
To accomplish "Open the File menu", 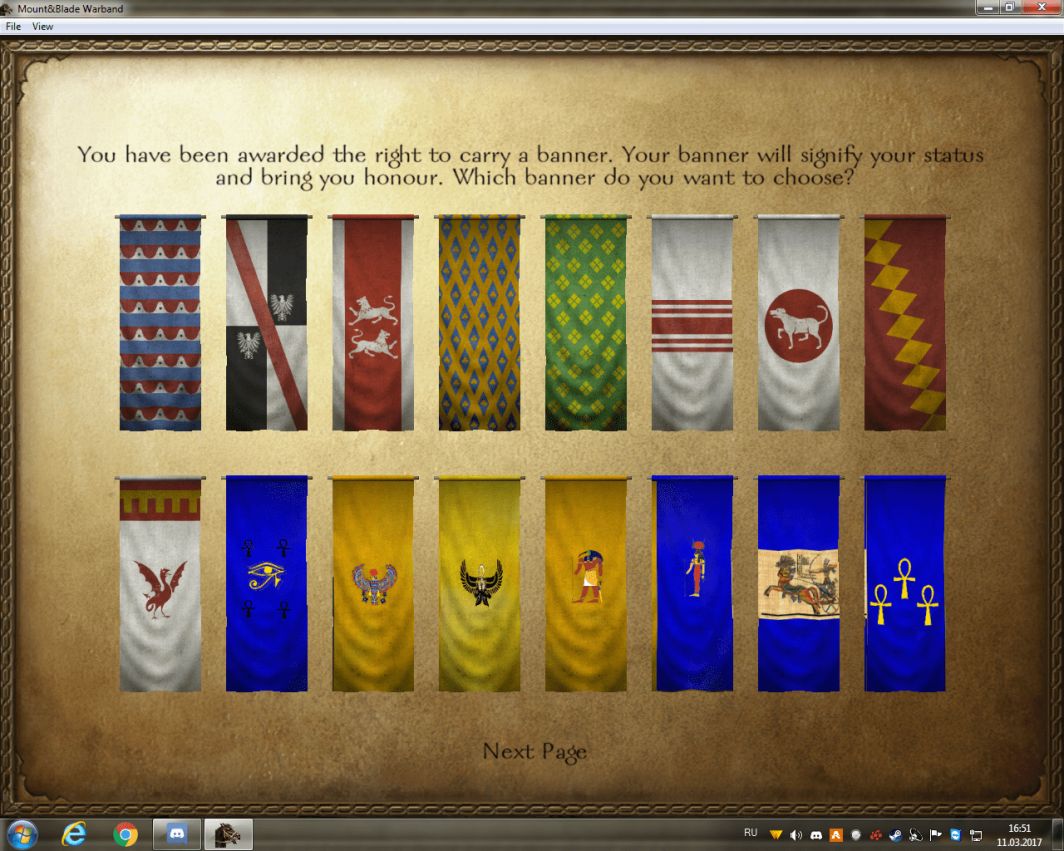I will pos(14,27).
